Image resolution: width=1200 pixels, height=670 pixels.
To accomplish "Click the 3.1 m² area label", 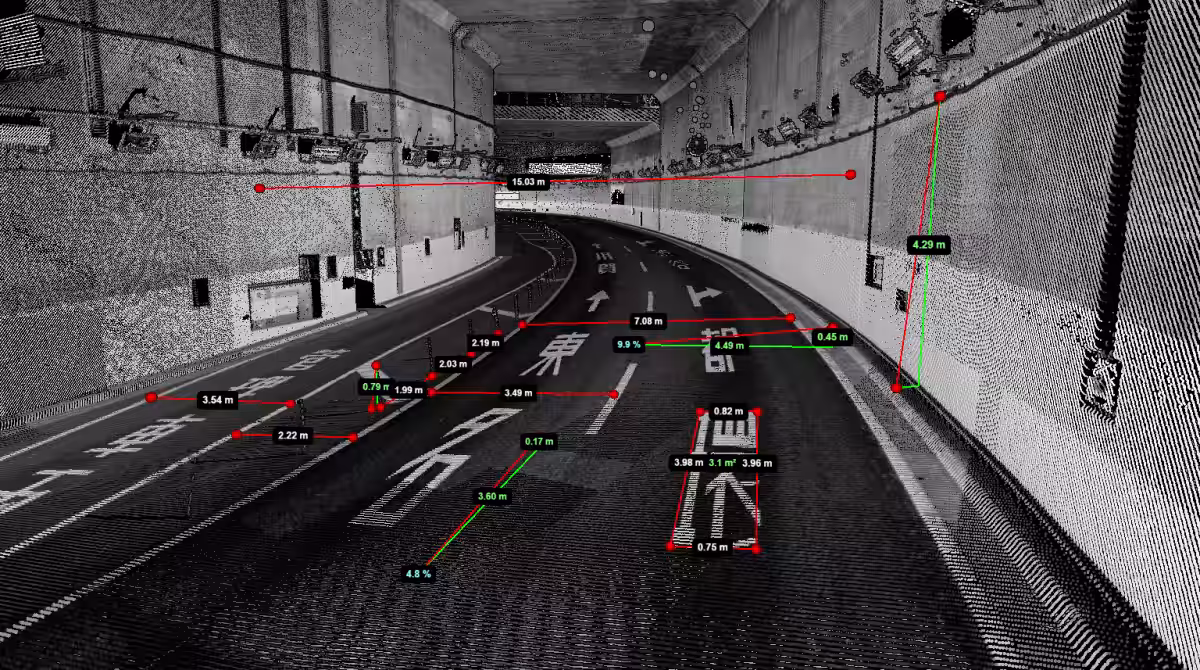I will (x=722, y=463).
